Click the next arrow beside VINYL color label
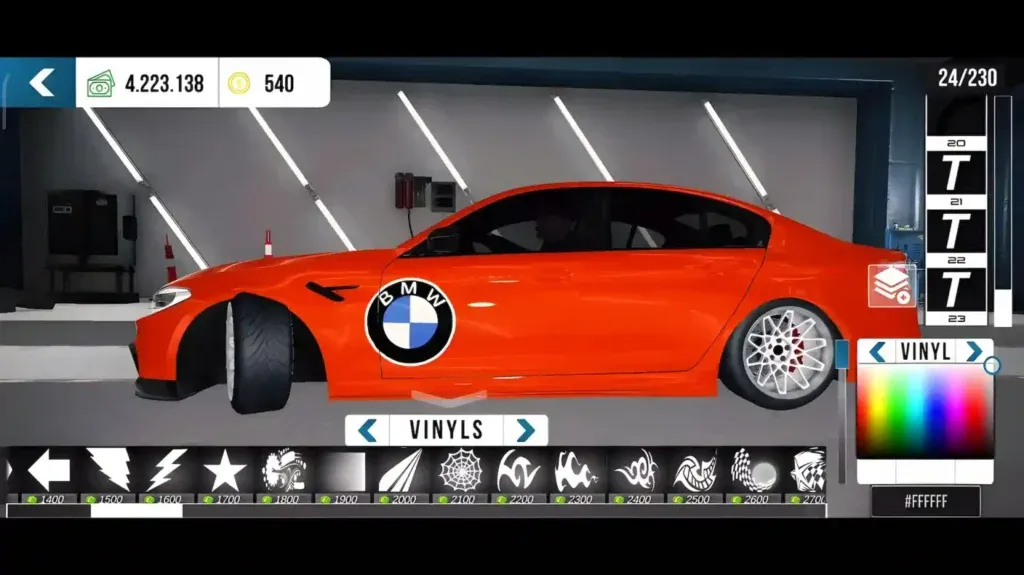Image resolution: width=1024 pixels, height=575 pixels. point(972,352)
